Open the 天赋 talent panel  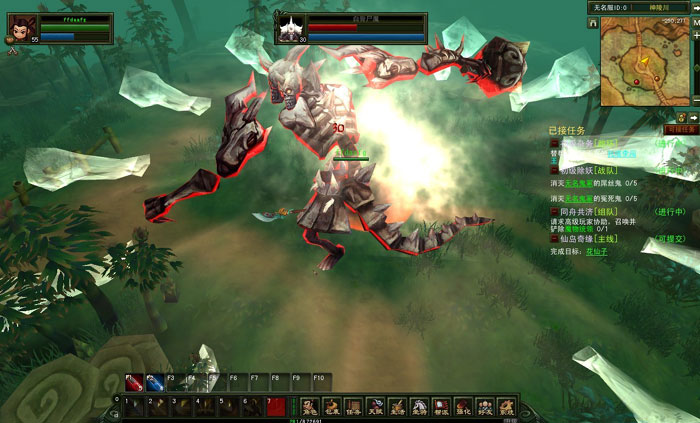[x=375, y=406]
